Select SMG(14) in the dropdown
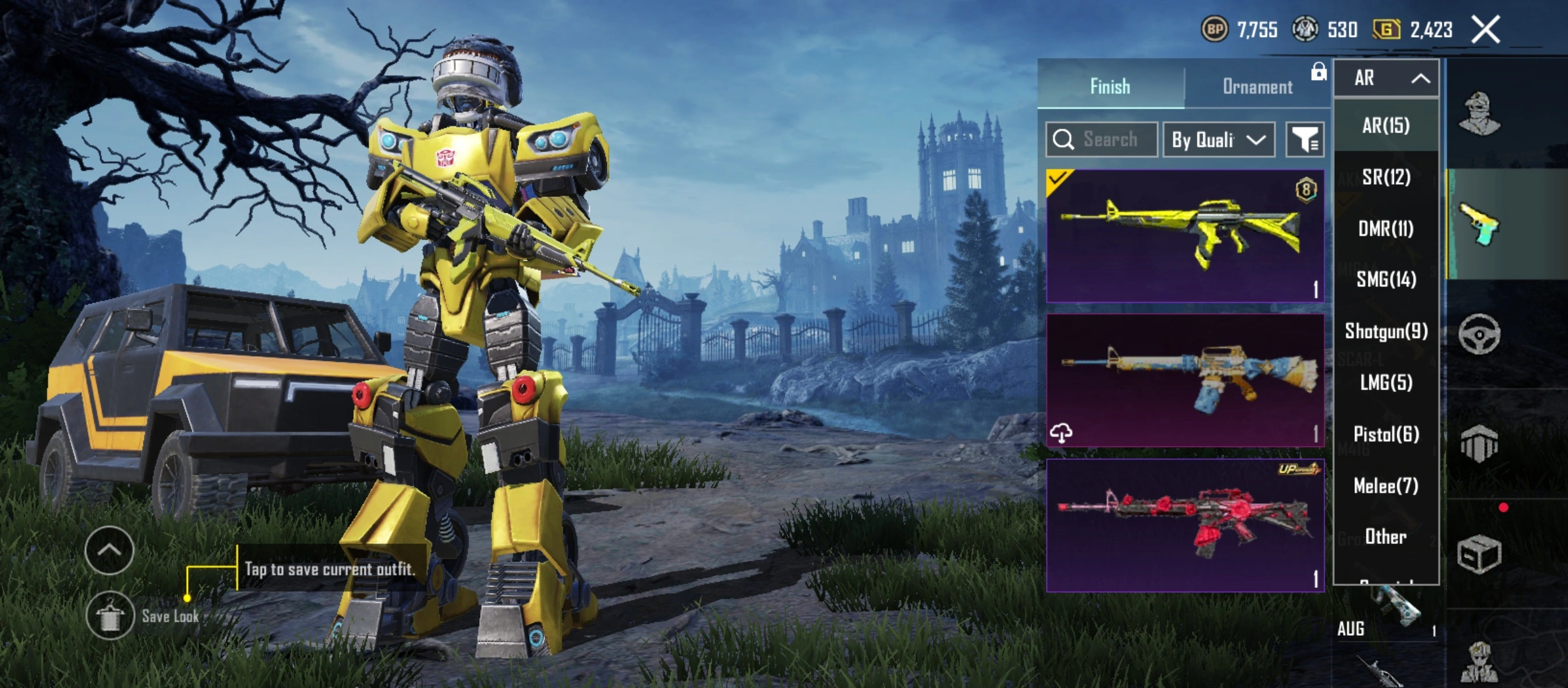The height and width of the screenshot is (688, 1568). (x=1386, y=280)
